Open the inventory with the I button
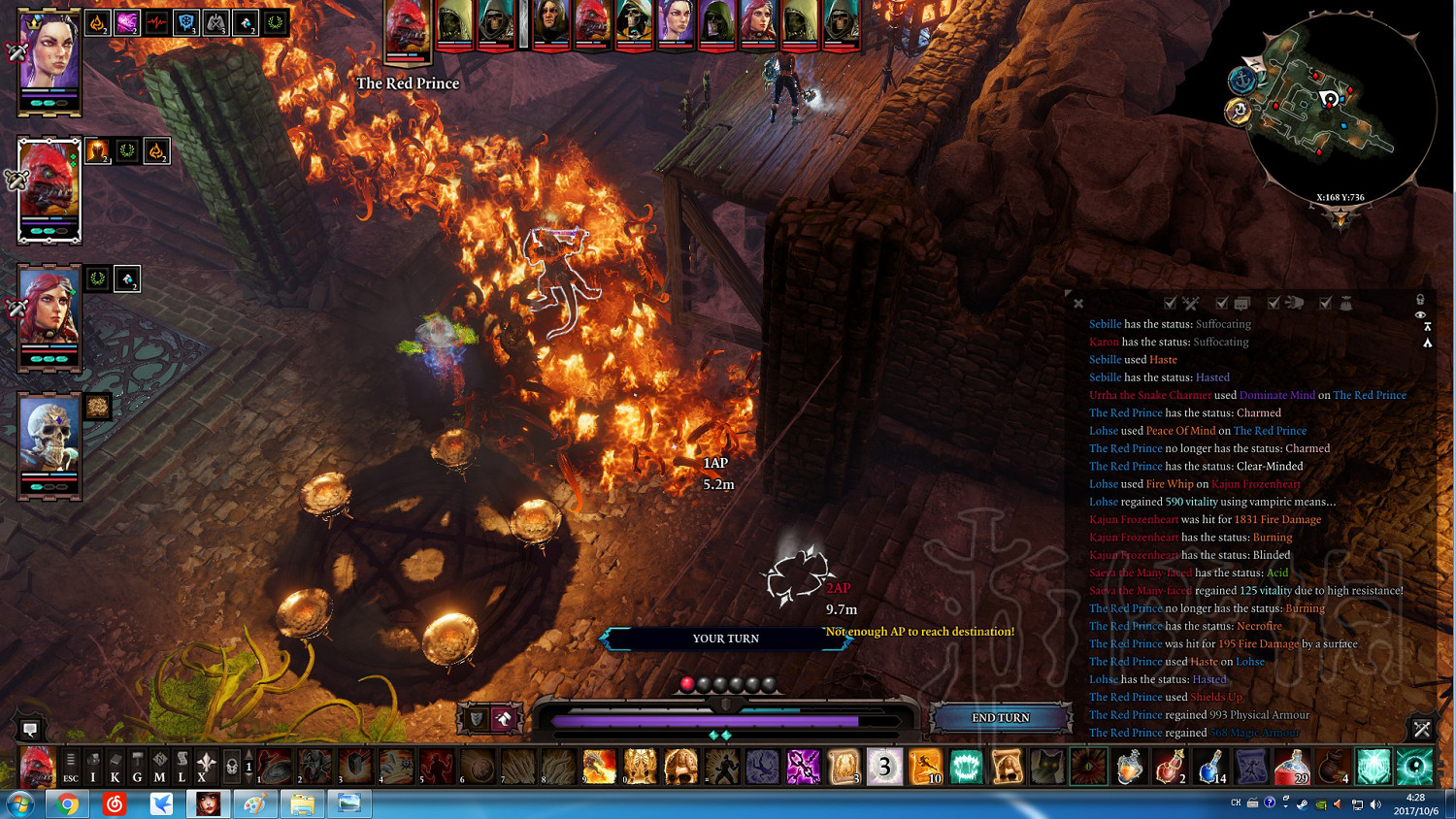Screen dimensions: 1456x819 pos(93,767)
